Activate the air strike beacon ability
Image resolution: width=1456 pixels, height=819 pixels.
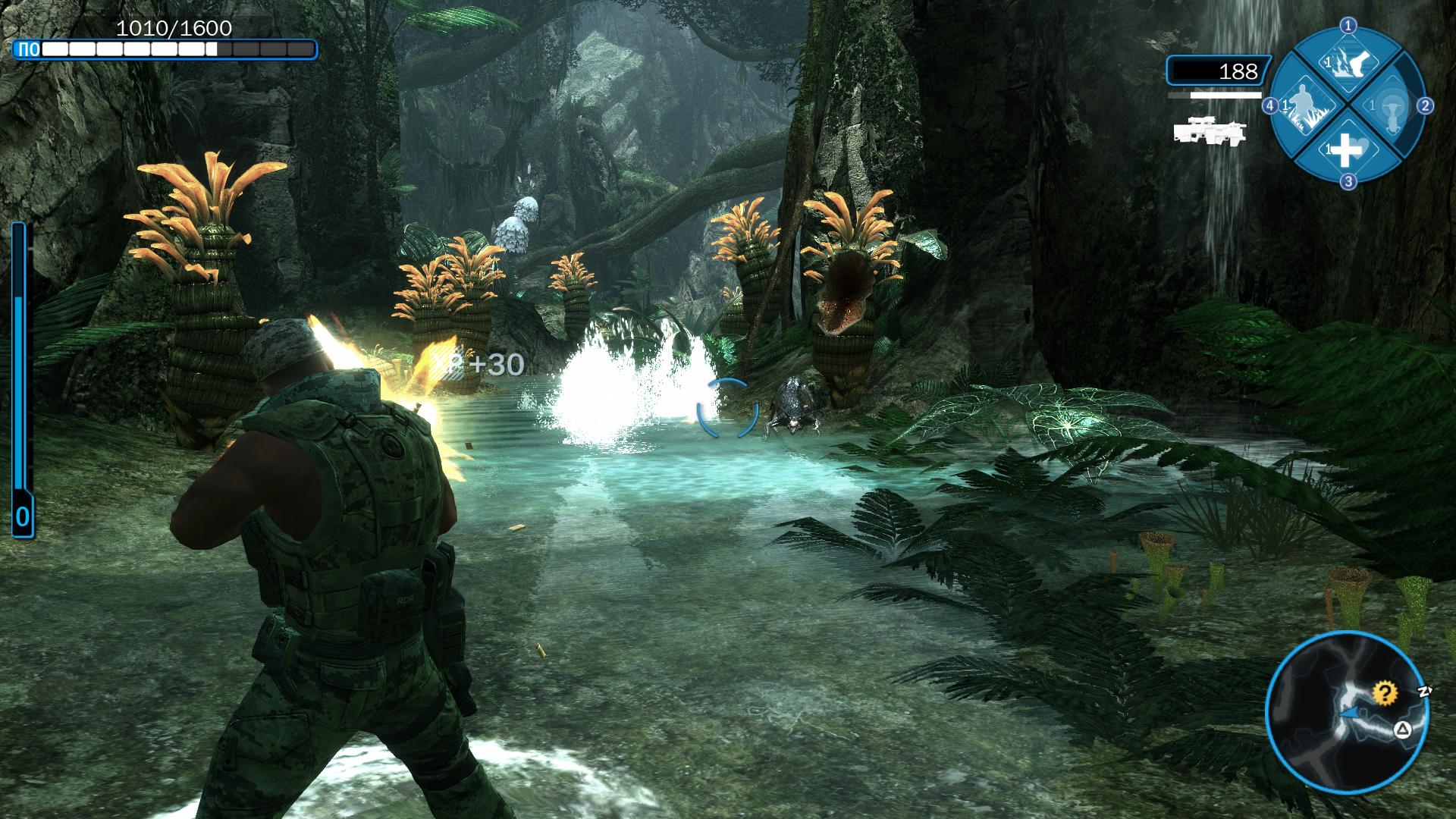point(1392,107)
